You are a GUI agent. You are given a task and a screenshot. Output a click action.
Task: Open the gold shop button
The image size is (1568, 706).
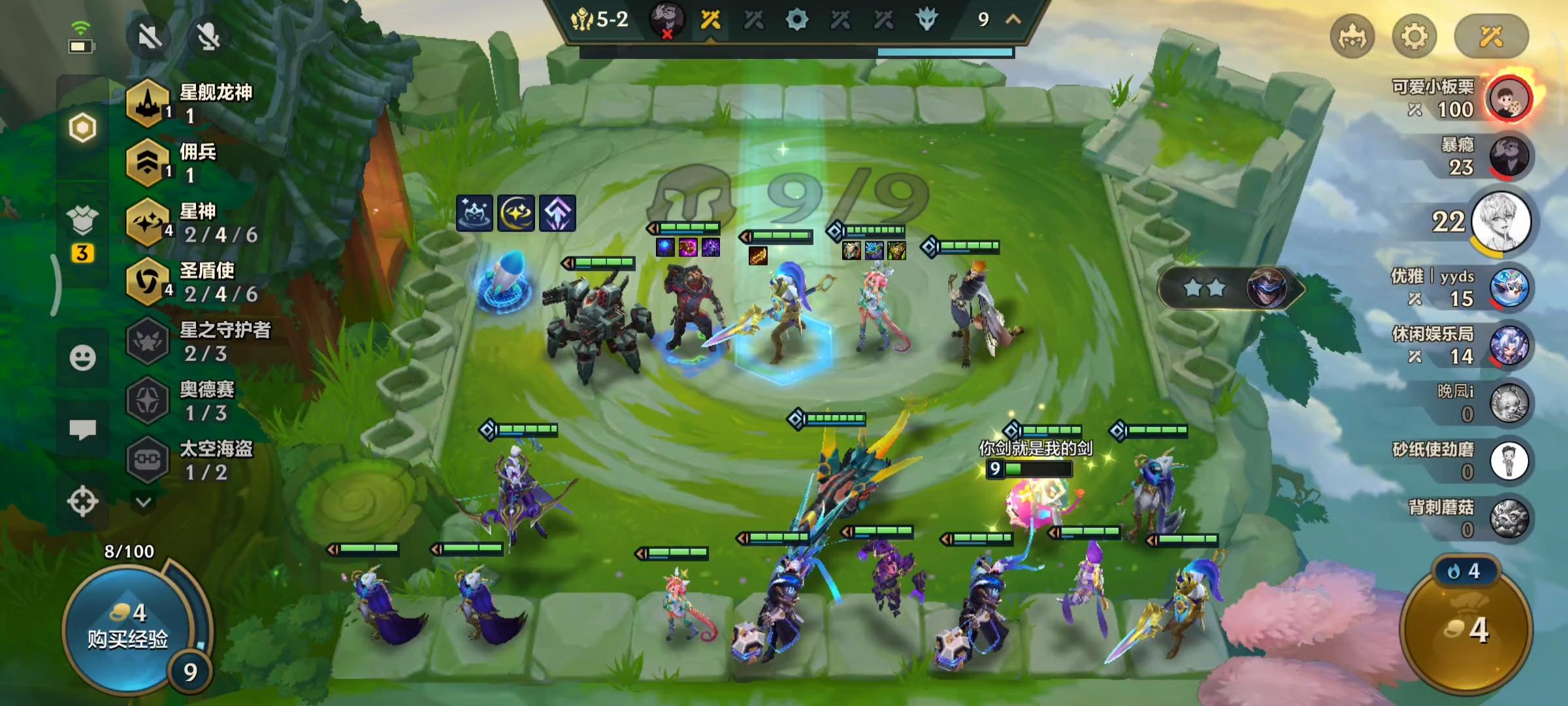[1467, 629]
